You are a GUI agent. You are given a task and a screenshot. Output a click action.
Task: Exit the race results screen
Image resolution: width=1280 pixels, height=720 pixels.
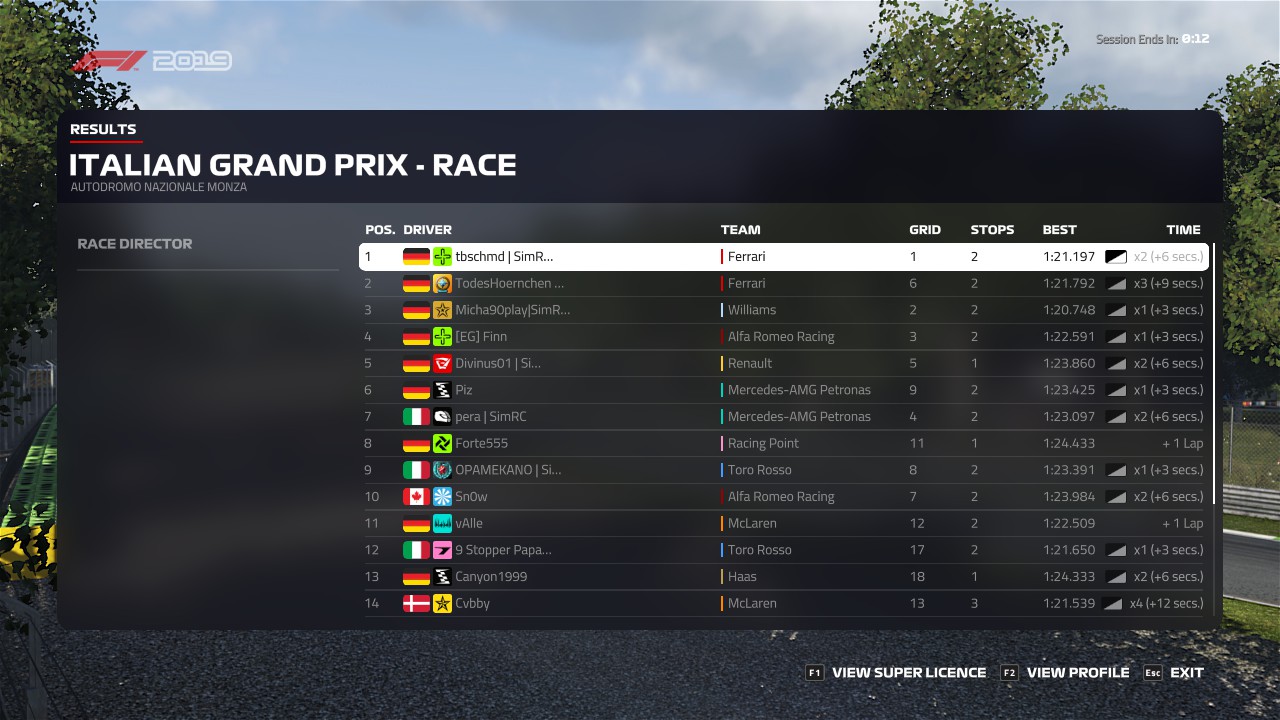[x=1175, y=673]
